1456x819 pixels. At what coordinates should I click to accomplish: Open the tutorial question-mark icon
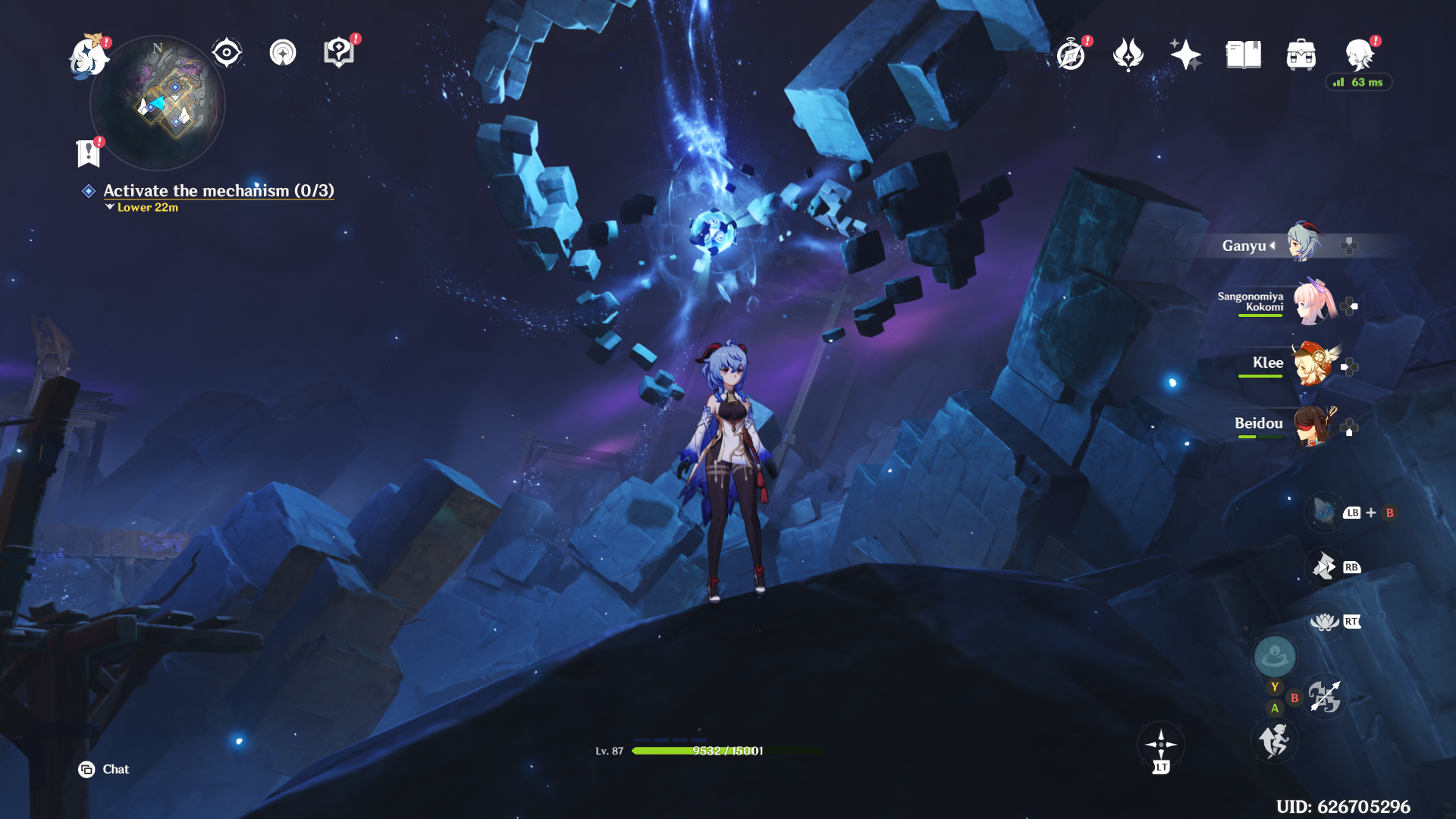click(339, 53)
